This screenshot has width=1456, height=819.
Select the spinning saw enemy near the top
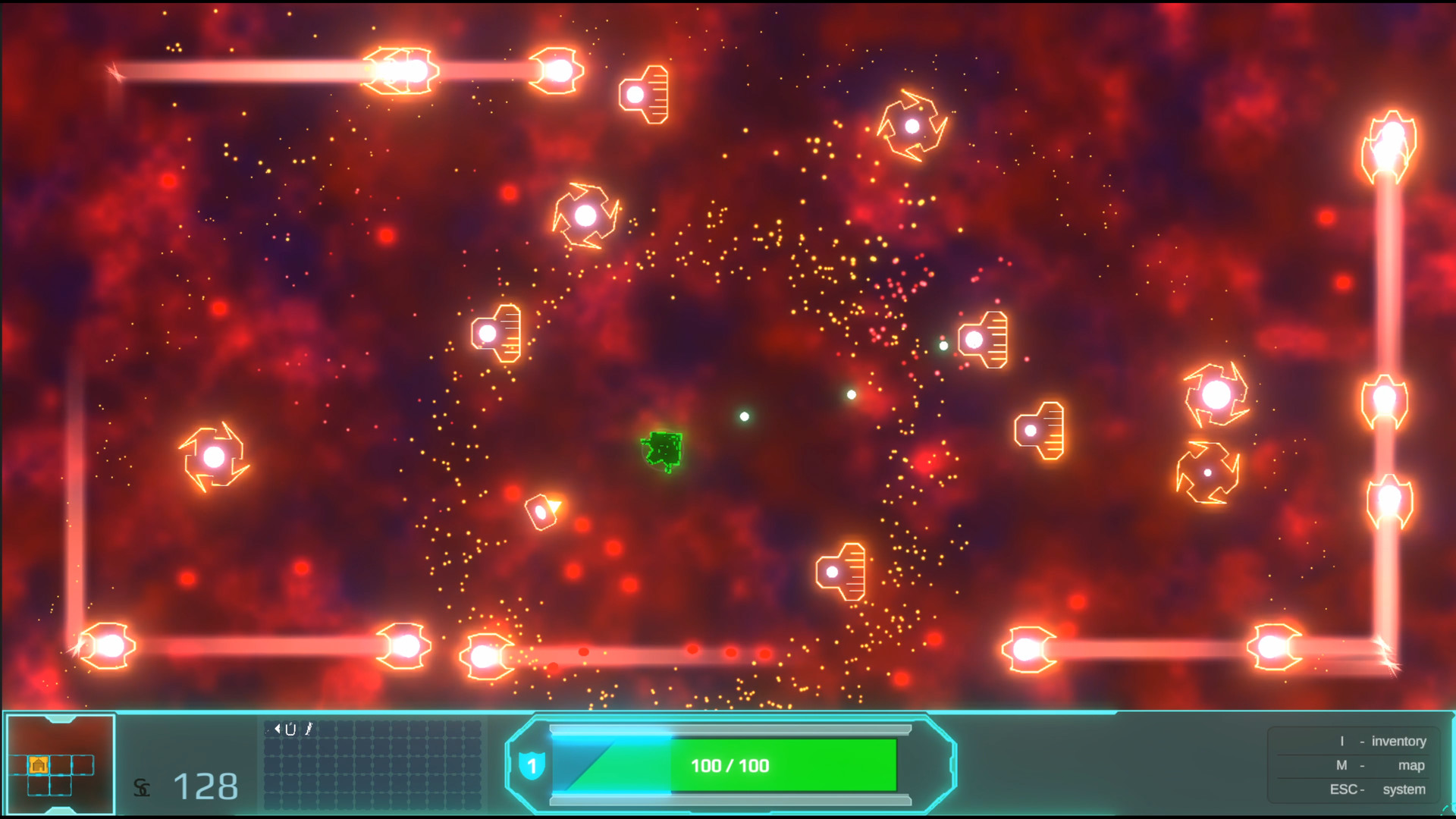[912, 127]
